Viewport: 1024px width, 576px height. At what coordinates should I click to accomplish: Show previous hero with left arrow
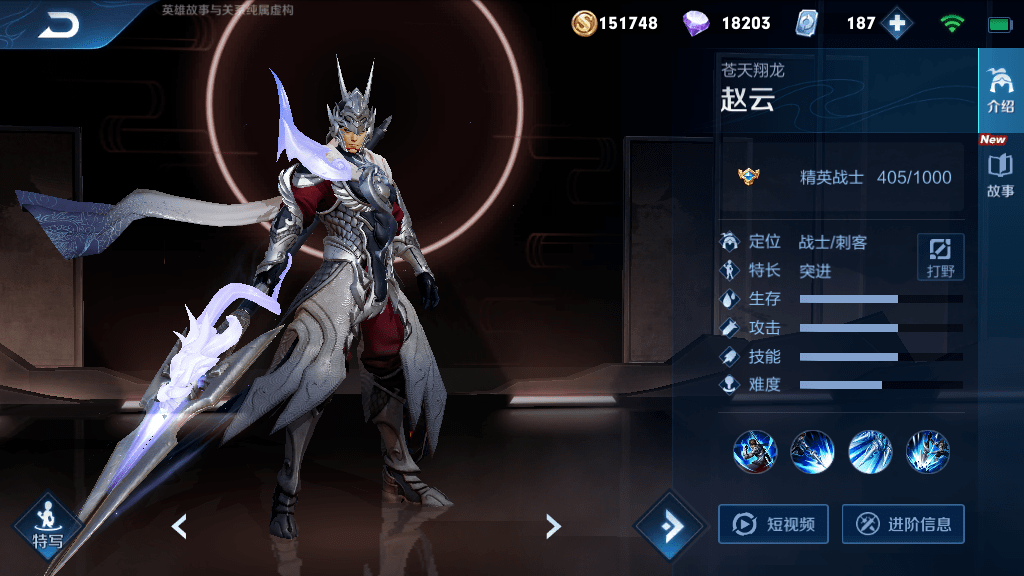[x=179, y=526]
